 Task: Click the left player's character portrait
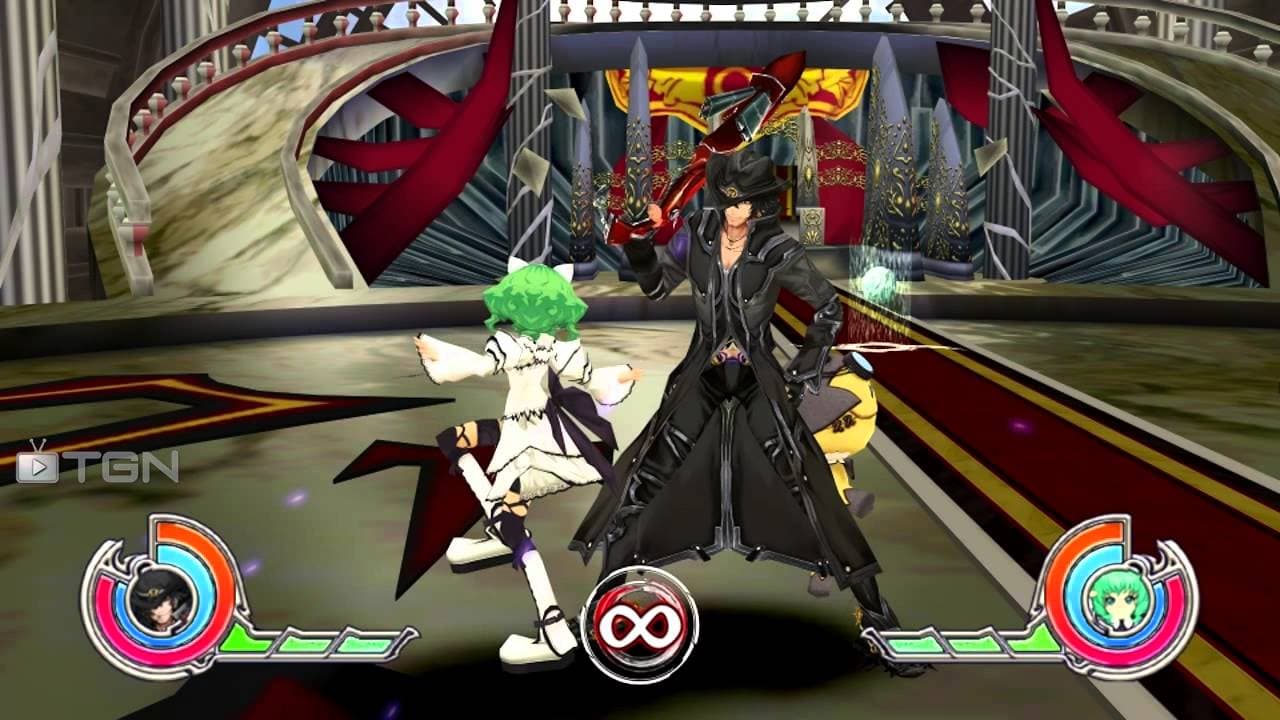159,600
